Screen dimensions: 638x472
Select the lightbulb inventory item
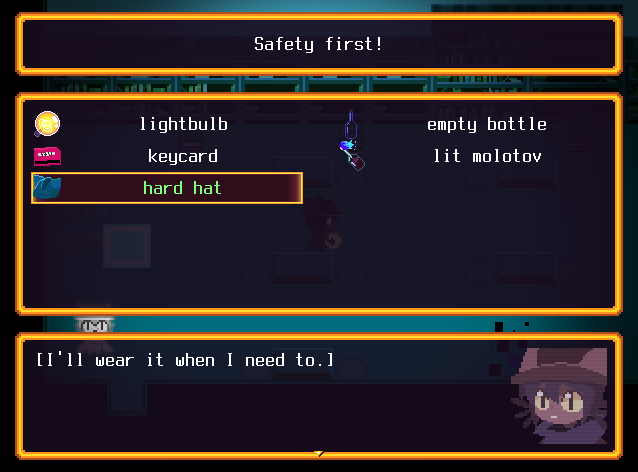pos(183,124)
